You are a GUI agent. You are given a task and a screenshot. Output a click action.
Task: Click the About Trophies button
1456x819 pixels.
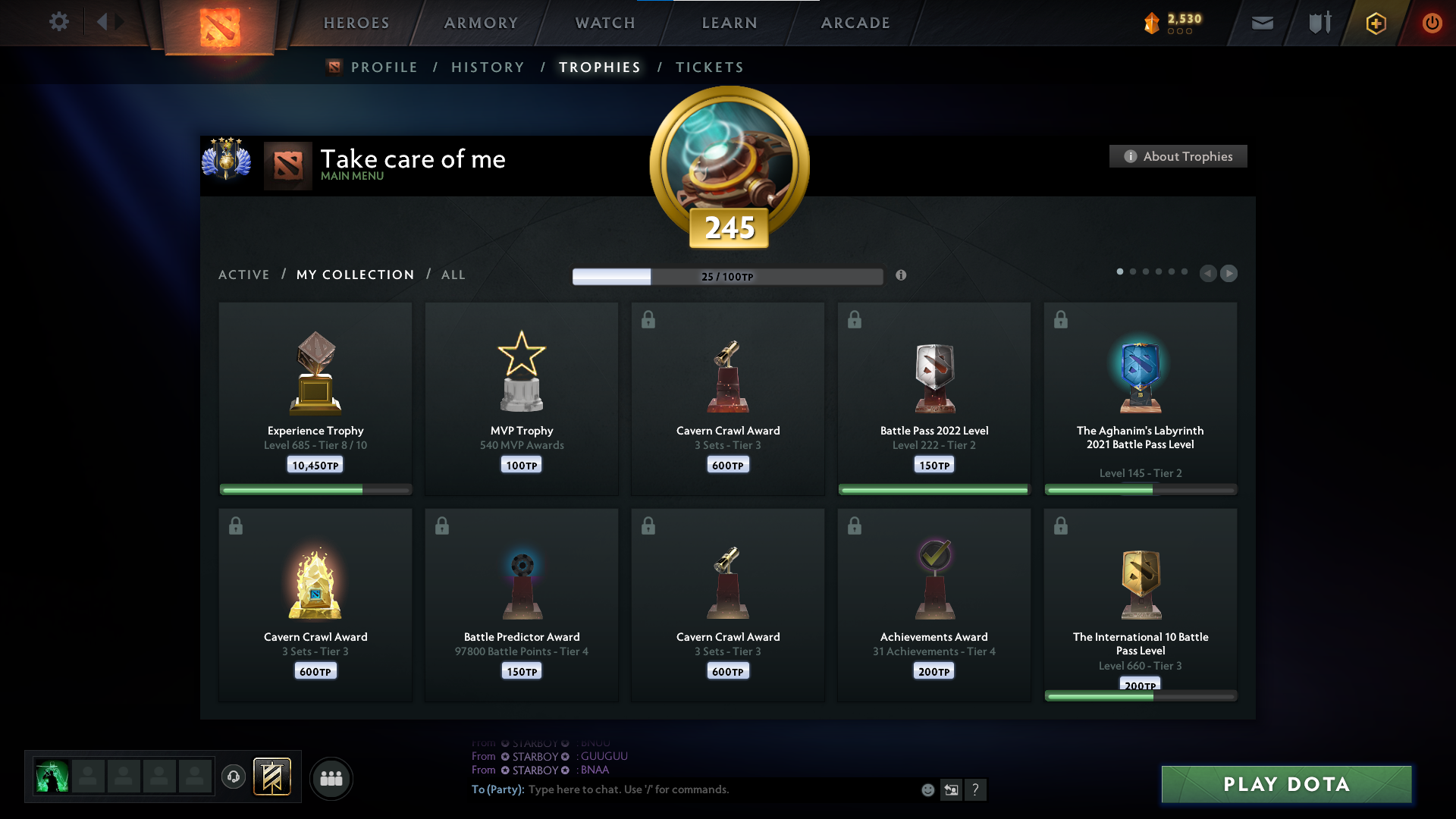[x=1177, y=156]
